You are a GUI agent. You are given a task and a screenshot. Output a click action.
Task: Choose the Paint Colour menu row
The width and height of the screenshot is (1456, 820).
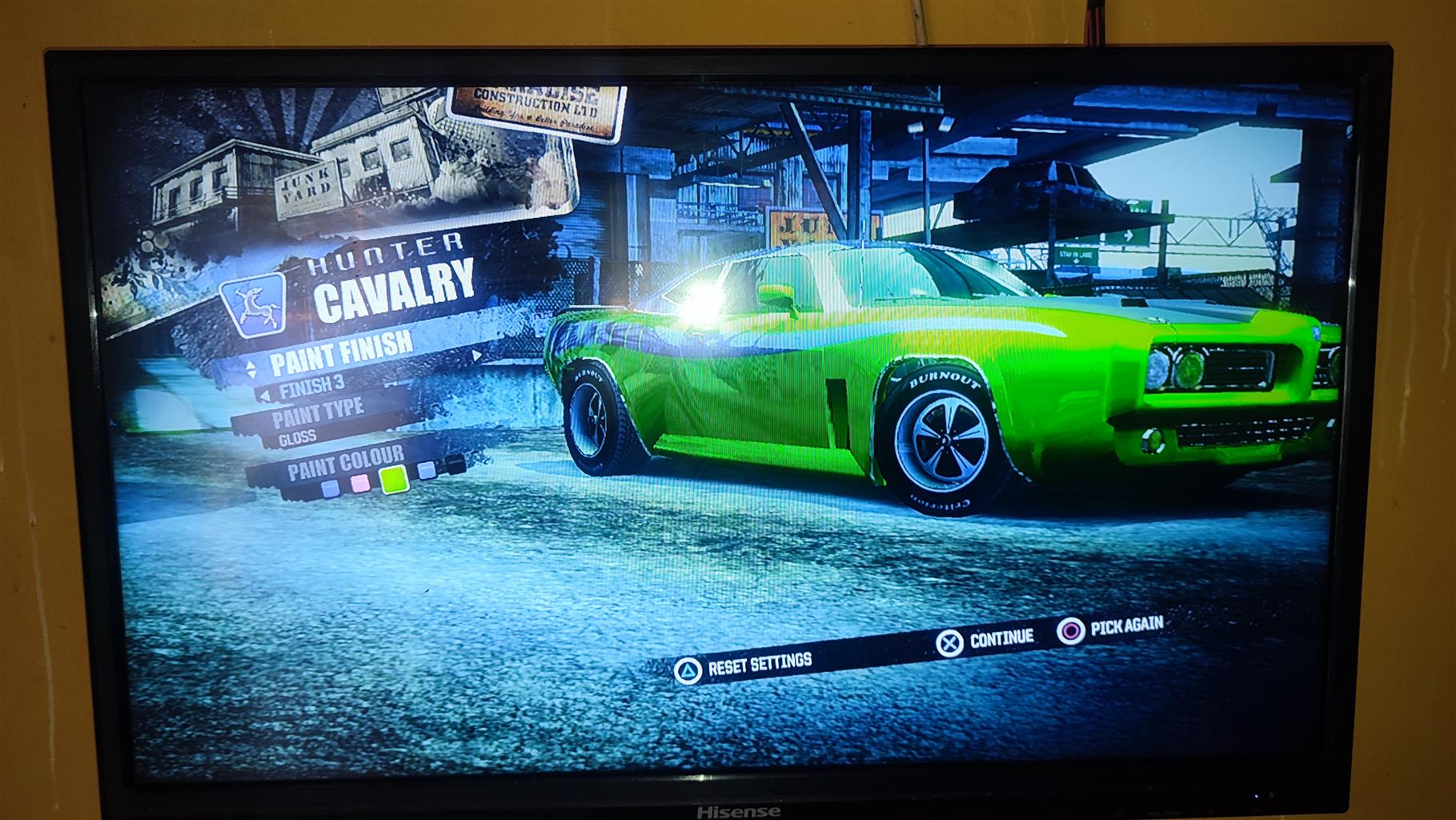pos(346,462)
